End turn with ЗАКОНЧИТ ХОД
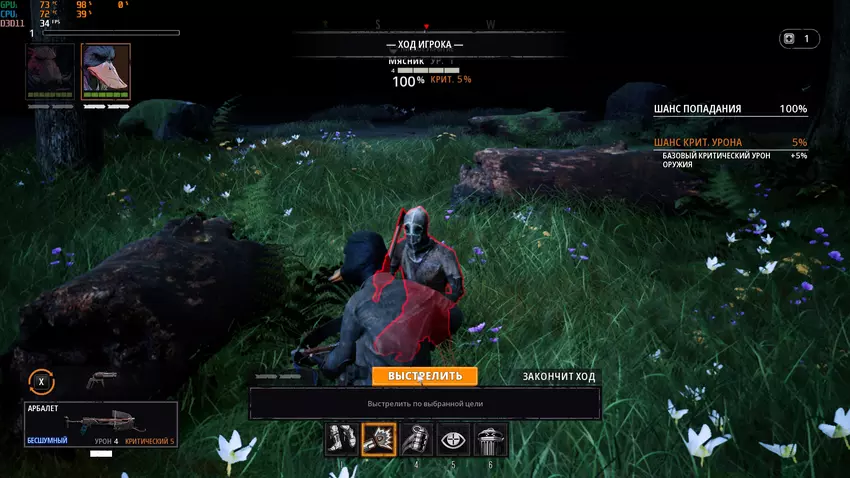Image resolution: width=850 pixels, height=478 pixels. click(558, 377)
